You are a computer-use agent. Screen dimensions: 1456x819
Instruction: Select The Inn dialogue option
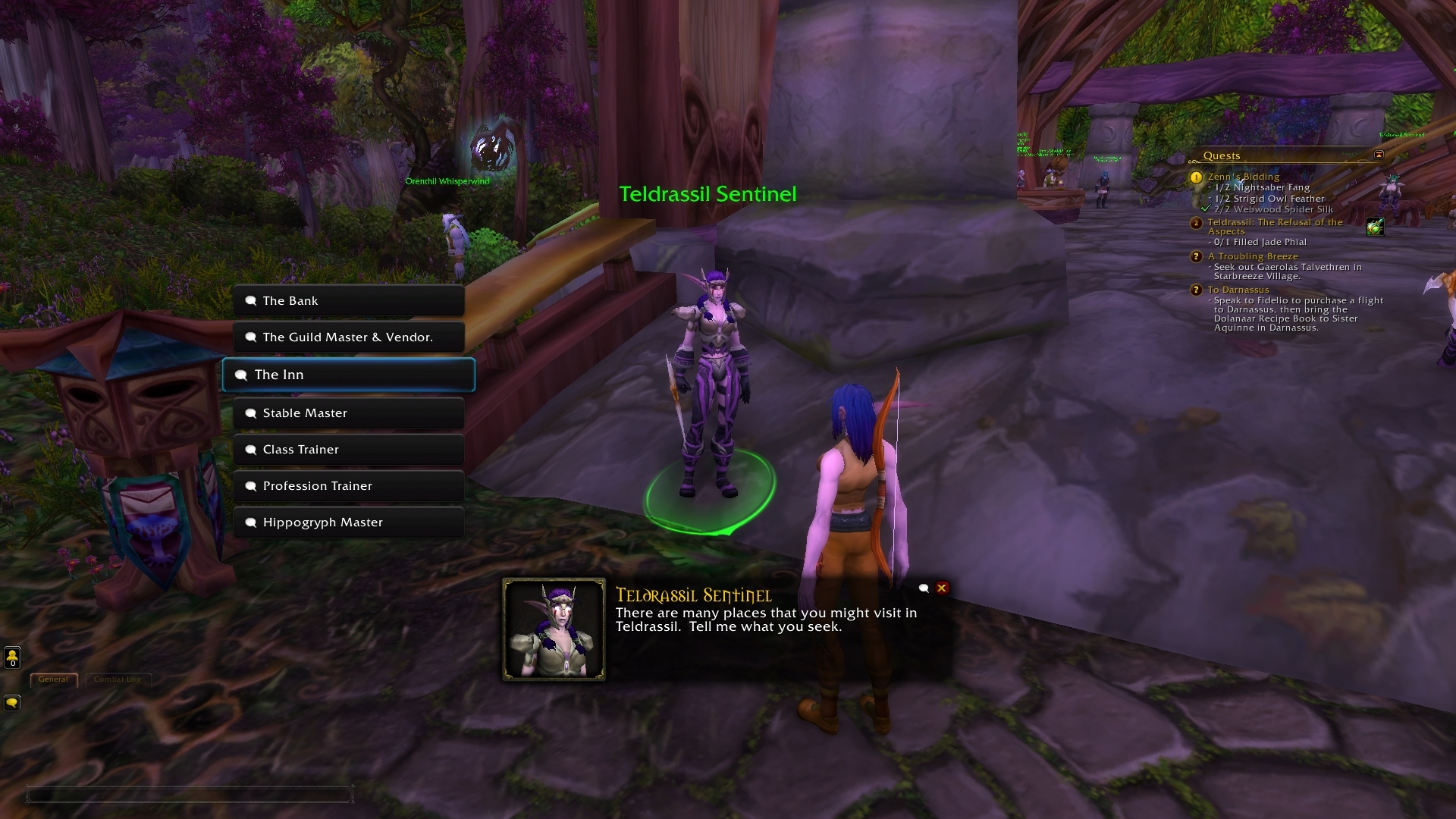pos(349,375)
